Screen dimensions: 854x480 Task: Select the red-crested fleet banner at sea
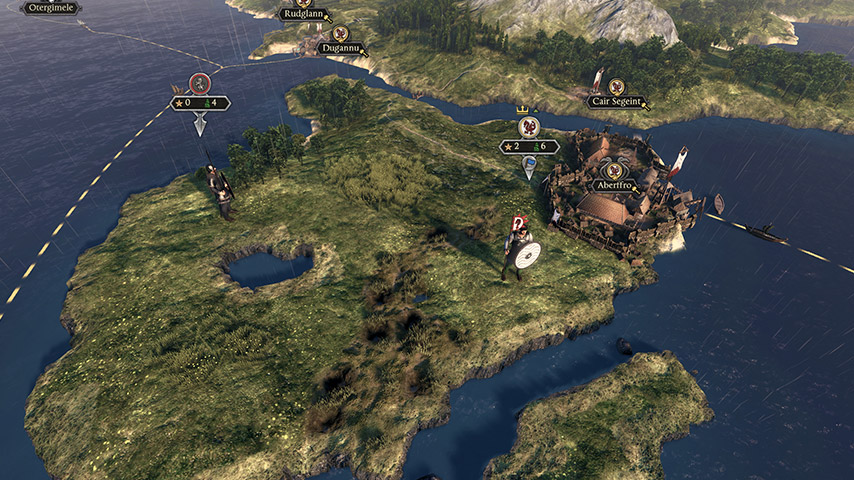tap(200, 83)
